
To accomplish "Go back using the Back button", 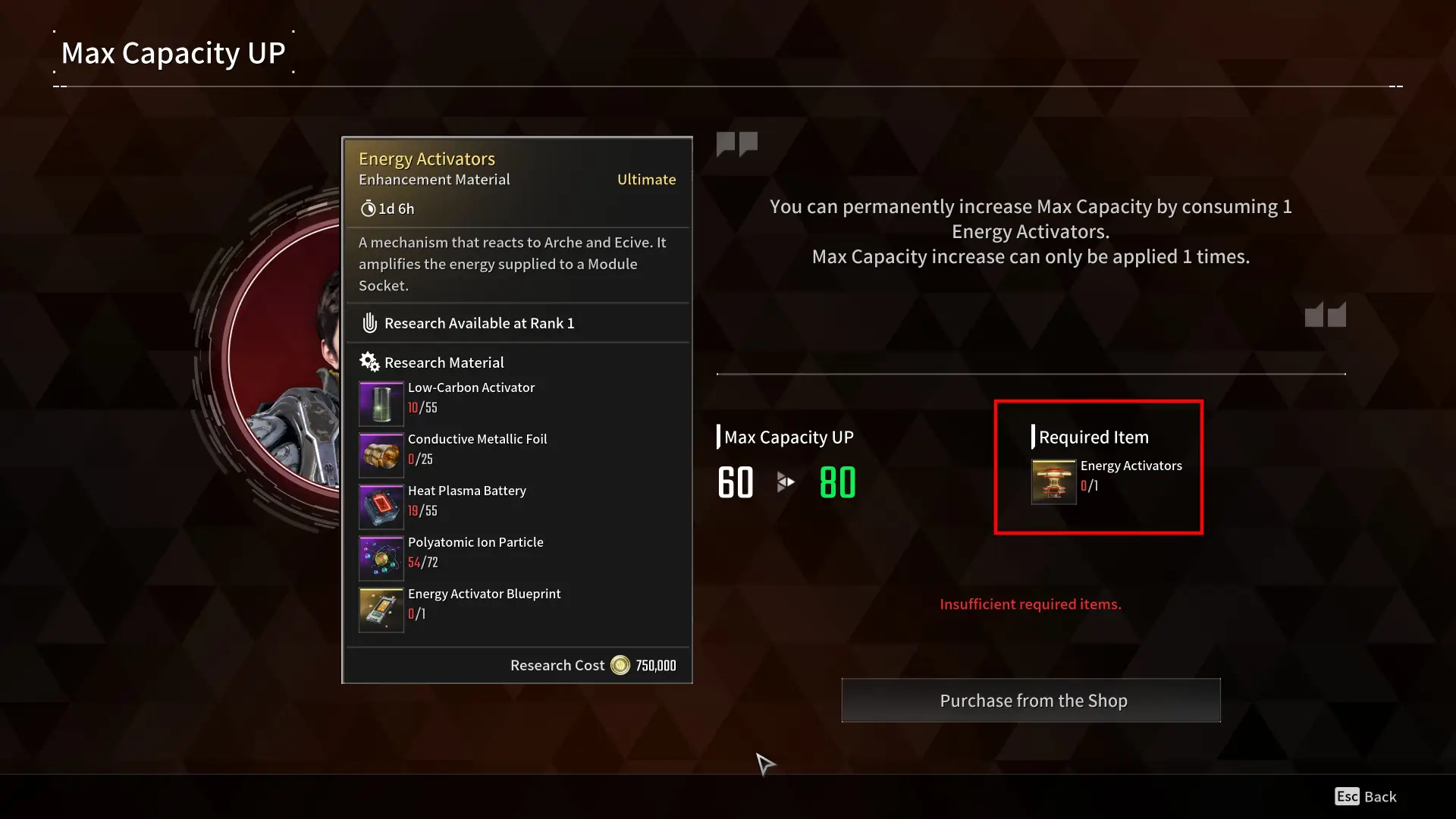I will (x=1366, y=796).
